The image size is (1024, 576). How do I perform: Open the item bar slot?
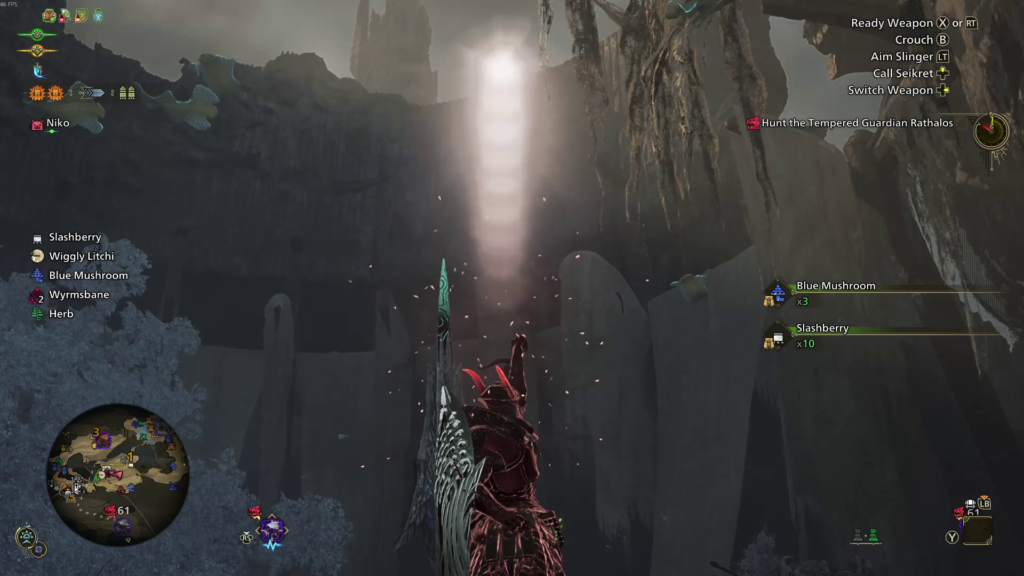977,529
